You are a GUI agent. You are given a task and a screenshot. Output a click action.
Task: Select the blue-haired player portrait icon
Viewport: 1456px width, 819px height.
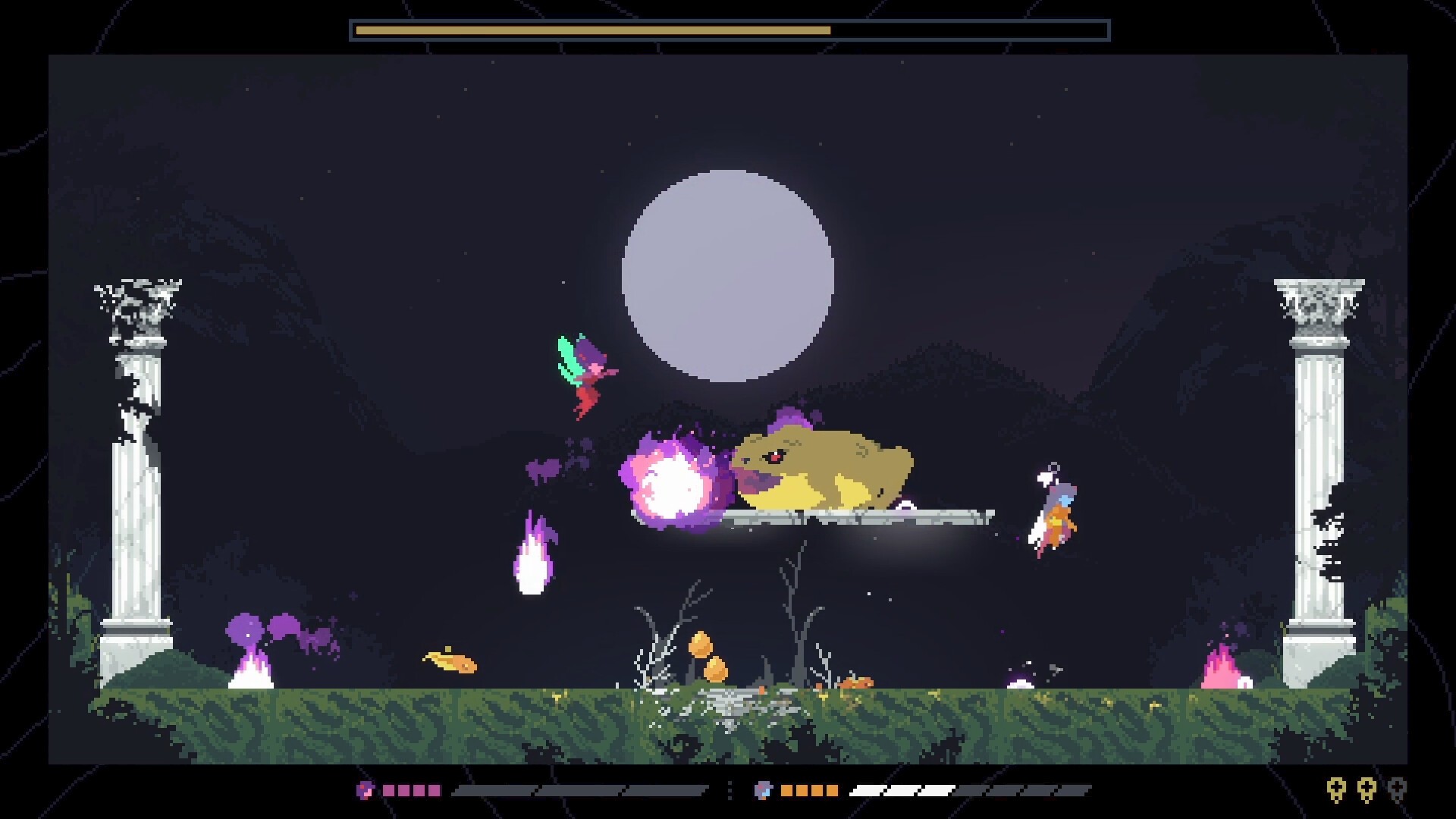(762, 790)
